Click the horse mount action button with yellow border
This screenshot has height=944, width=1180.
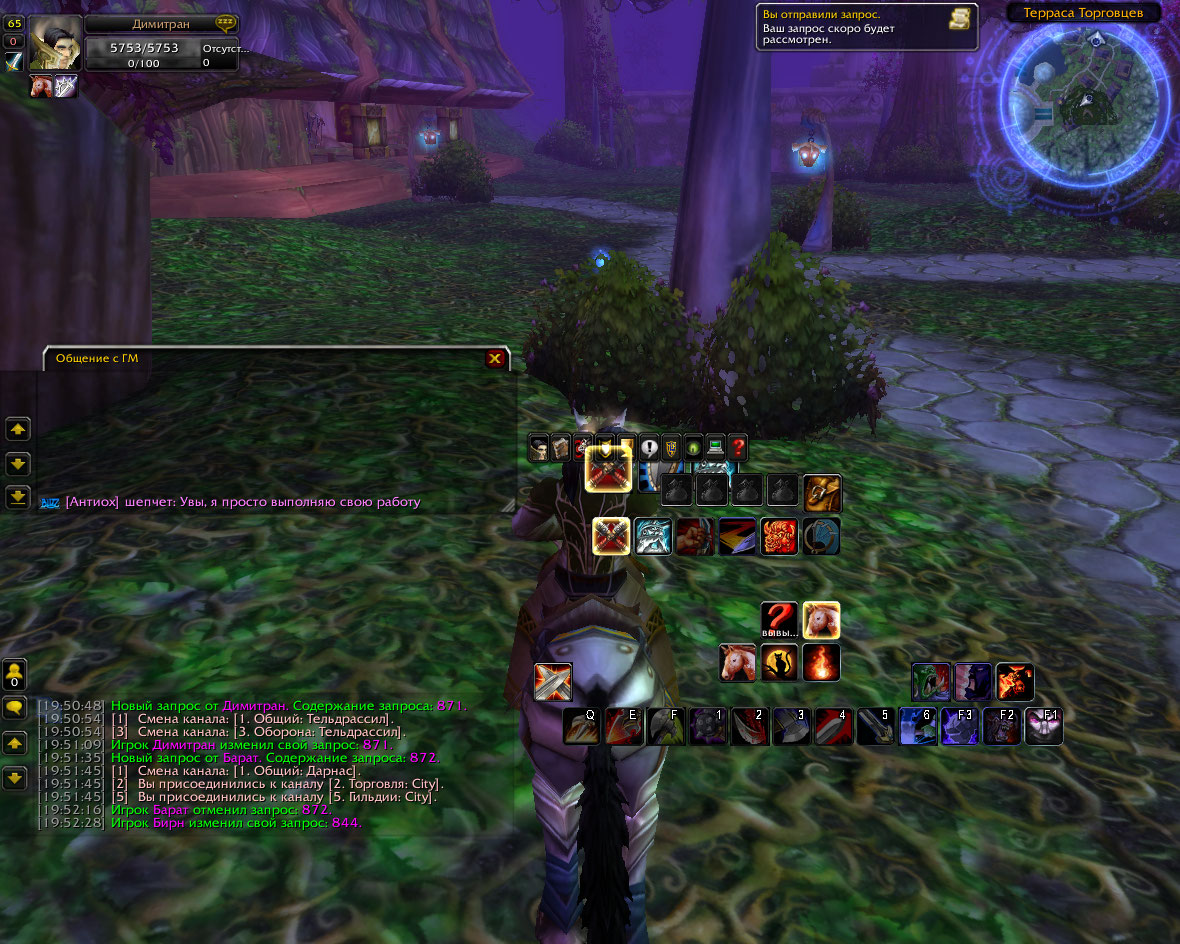[x=822, y=620]
